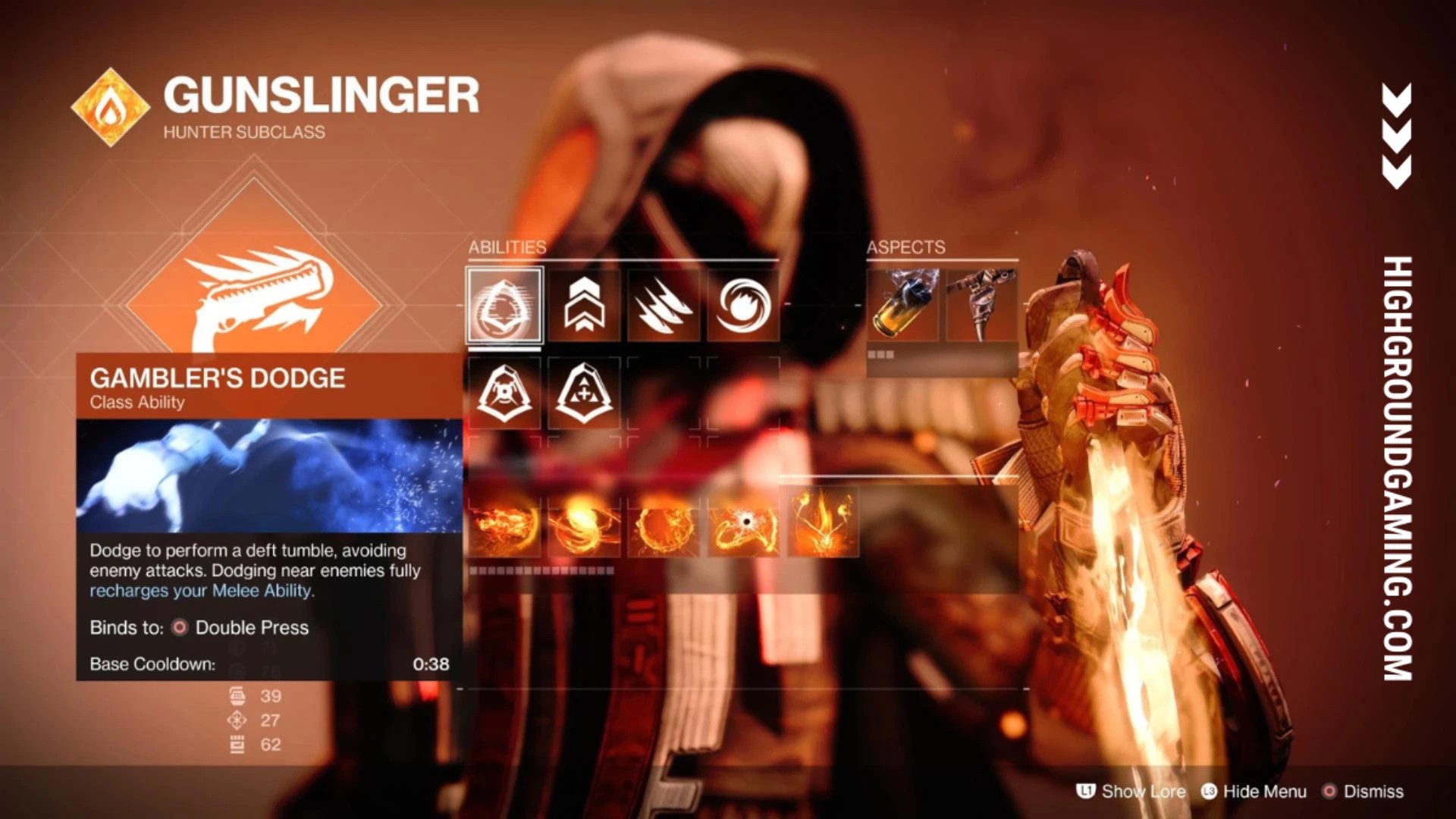The image size is (1456, 819).
Task: Select the rightmost twin-flame fragment
Action: [x=823, y=523]
